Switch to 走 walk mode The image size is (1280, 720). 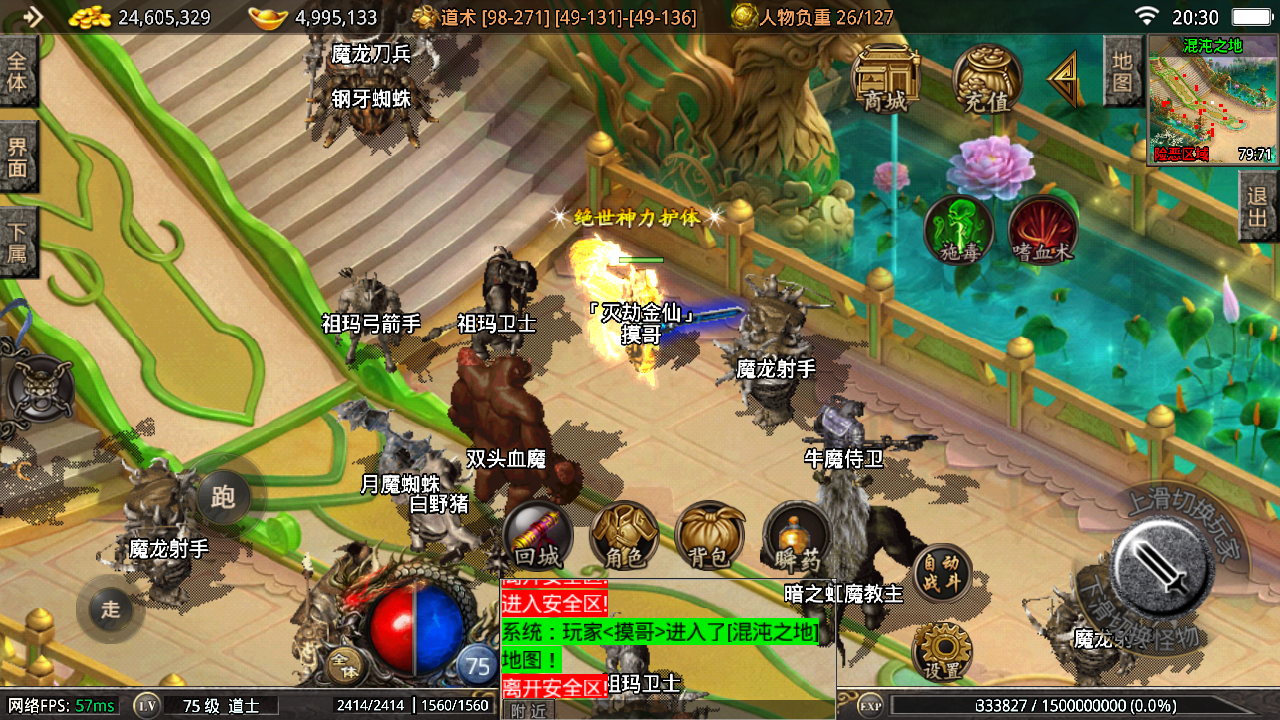click(110, 609)
